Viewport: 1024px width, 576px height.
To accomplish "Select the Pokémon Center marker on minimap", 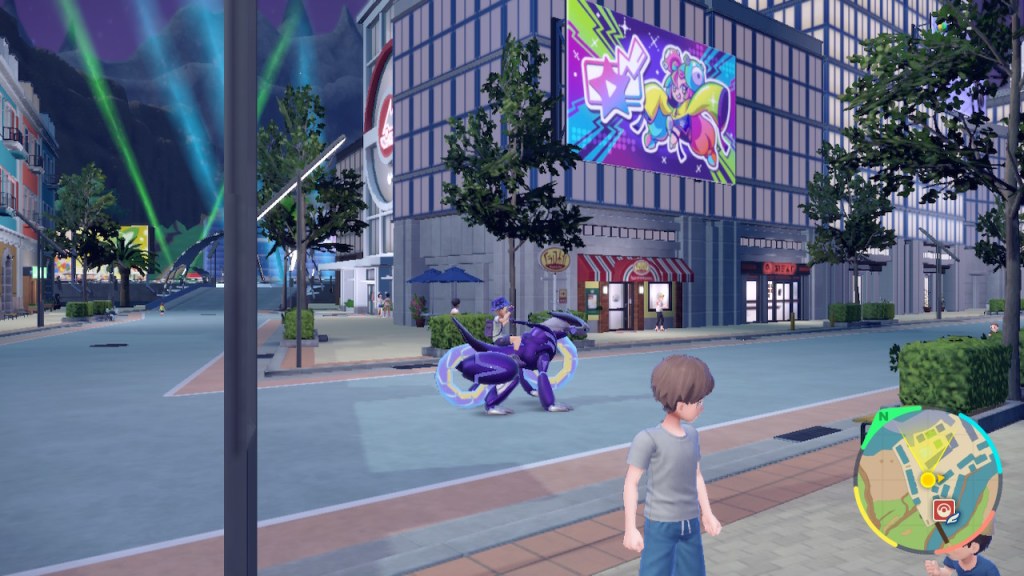I will click(941, 510).
